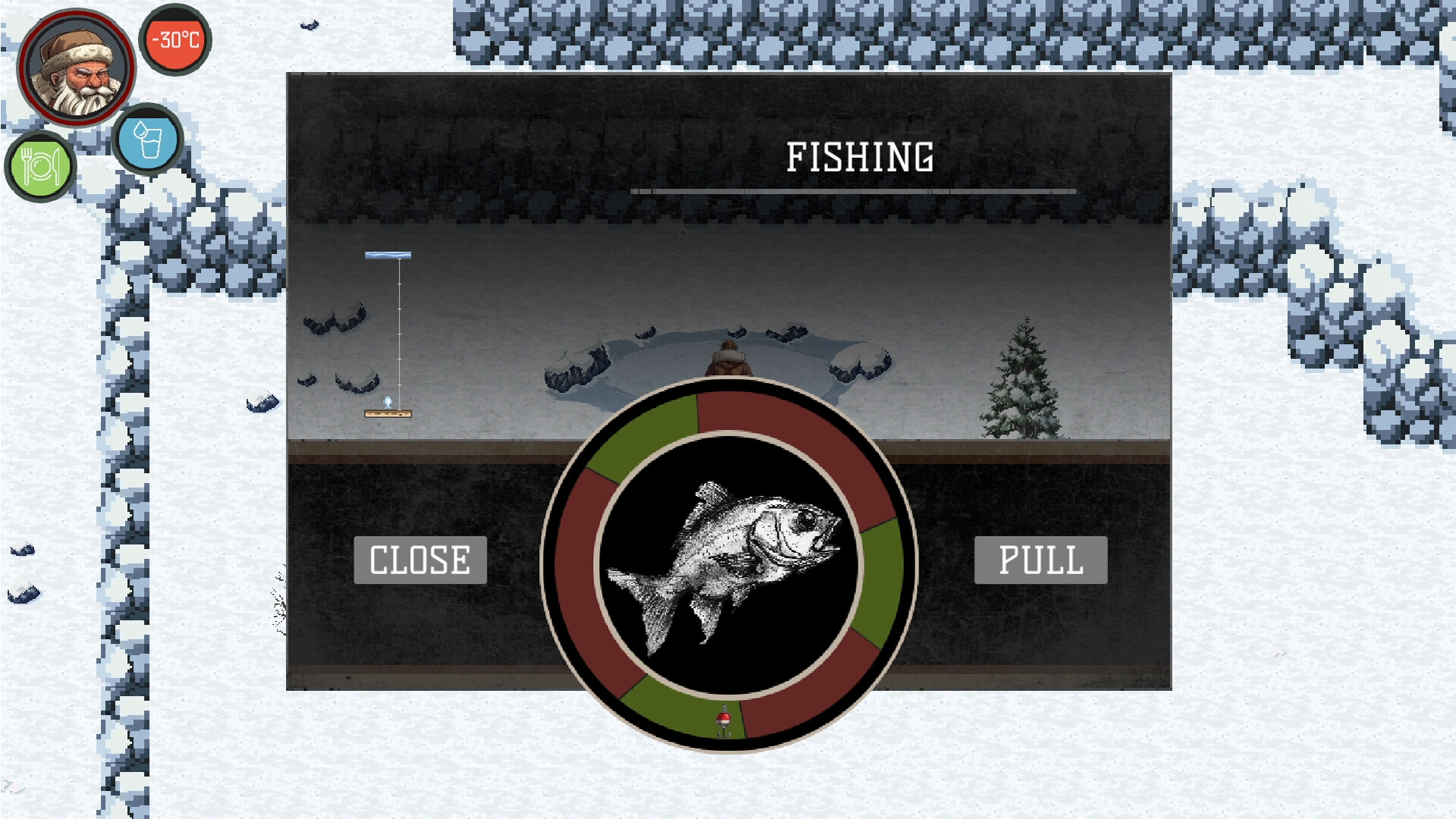Toggle the right green segment
This screenshot has height=819, width=1456.
click(880, 576)
